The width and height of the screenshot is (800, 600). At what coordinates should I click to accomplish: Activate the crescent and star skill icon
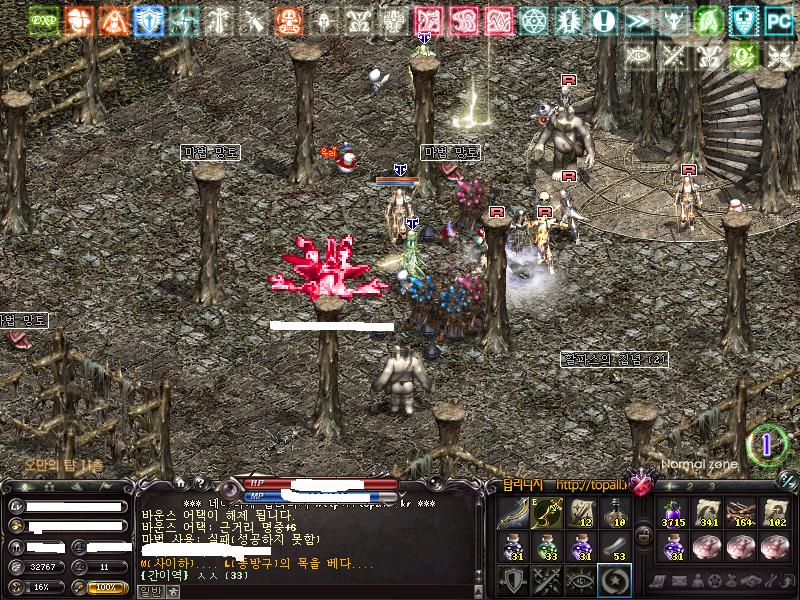[613, 580]
